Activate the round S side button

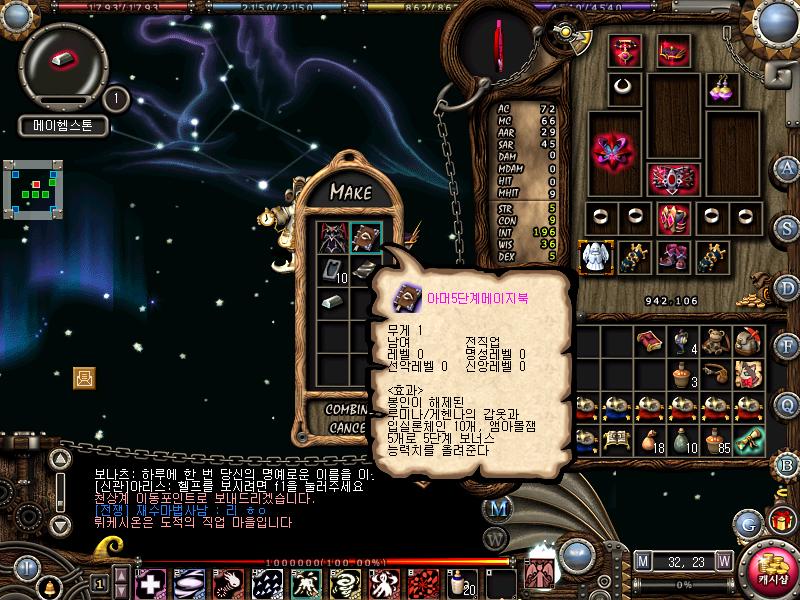788,228
